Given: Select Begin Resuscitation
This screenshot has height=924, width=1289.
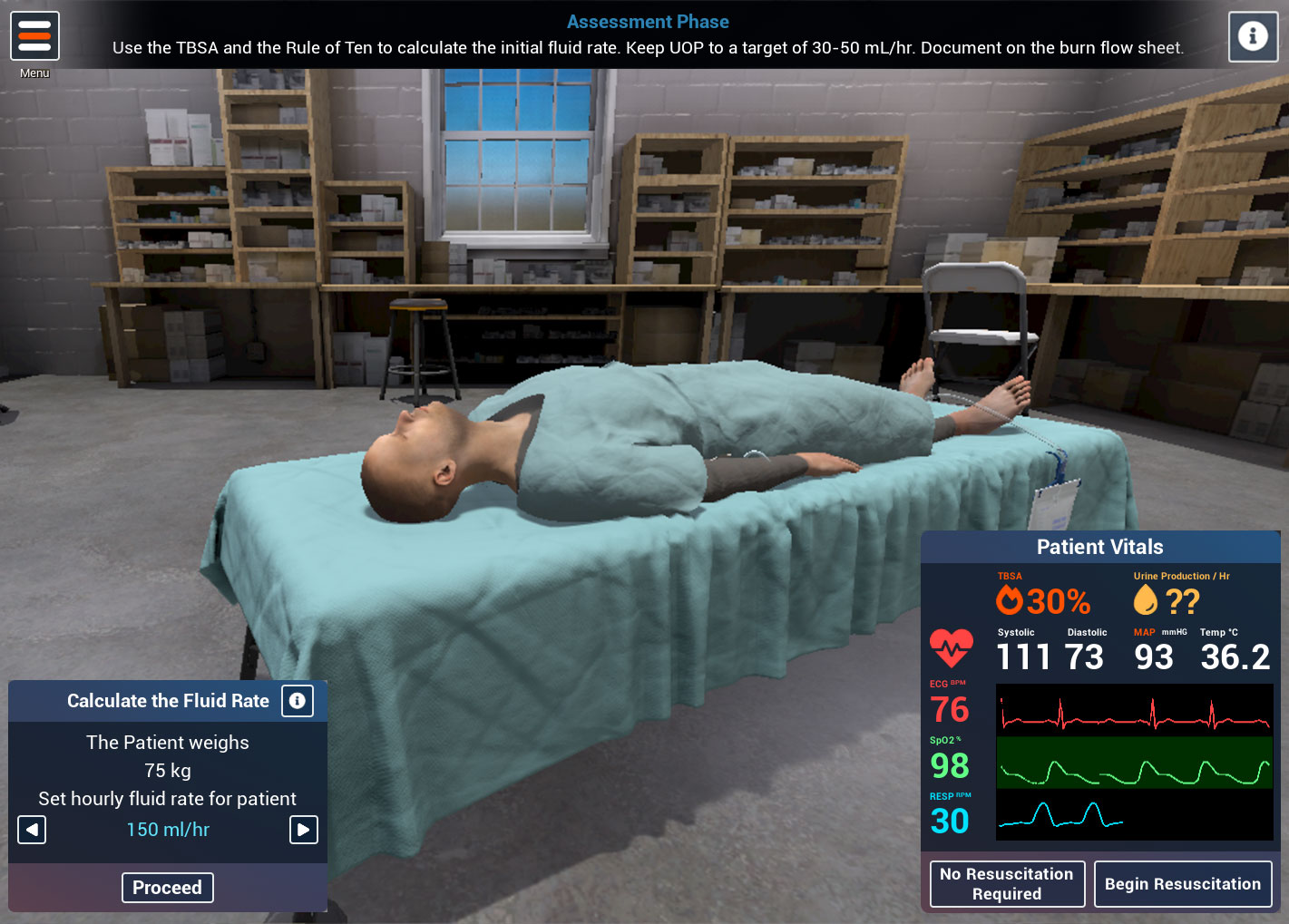Looking at the screenshot, I should [1182, 884].
